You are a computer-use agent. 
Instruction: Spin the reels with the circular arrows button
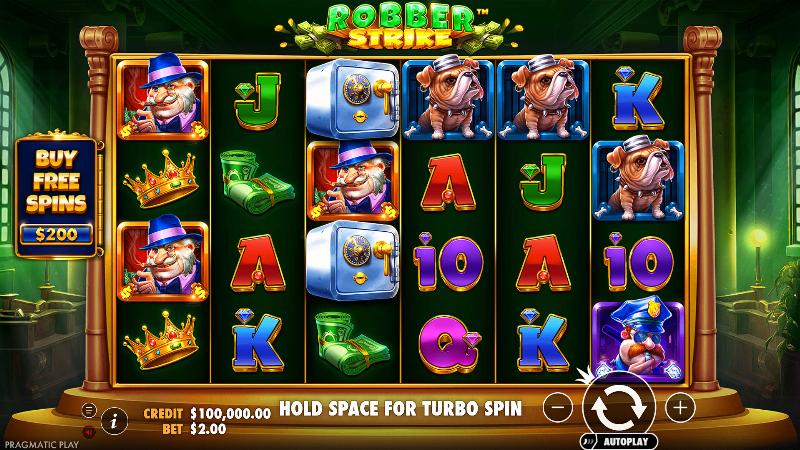pos(618,407)
